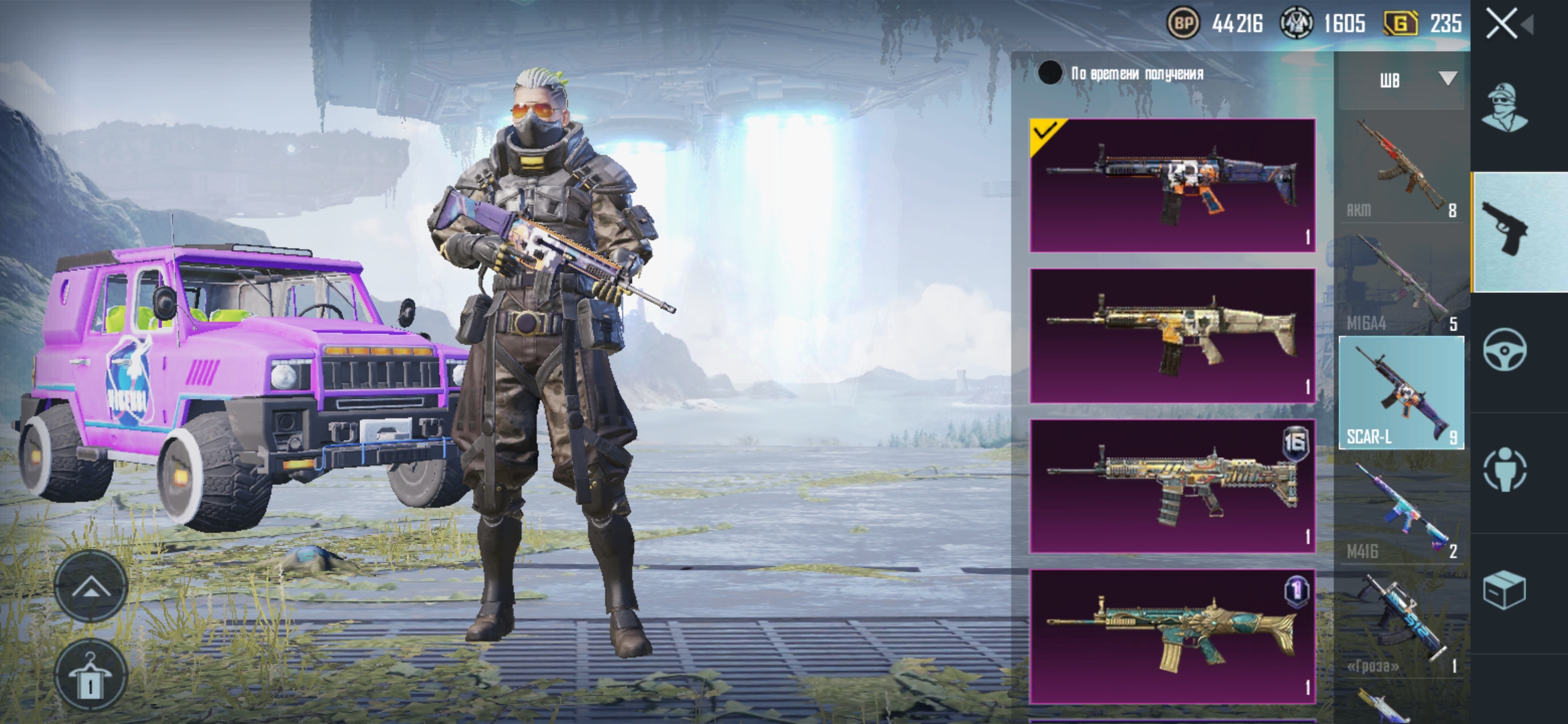Open the ШВ weapon type dropdown
1568x724 pixels.
[1401, 80]
